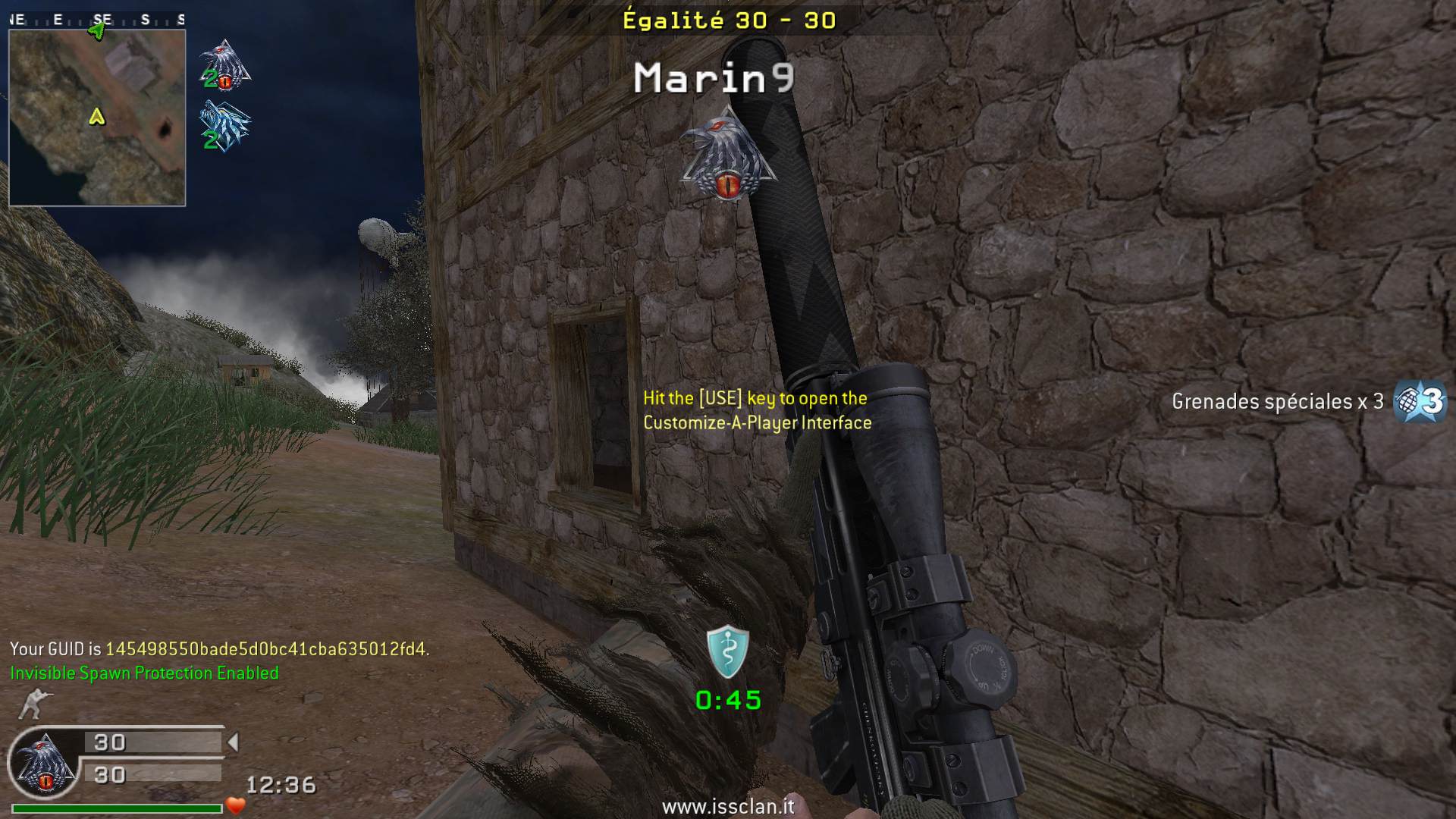1456x819 pixels.
Task: Click the minimap in the corner
Action: [x=97, y=118]
